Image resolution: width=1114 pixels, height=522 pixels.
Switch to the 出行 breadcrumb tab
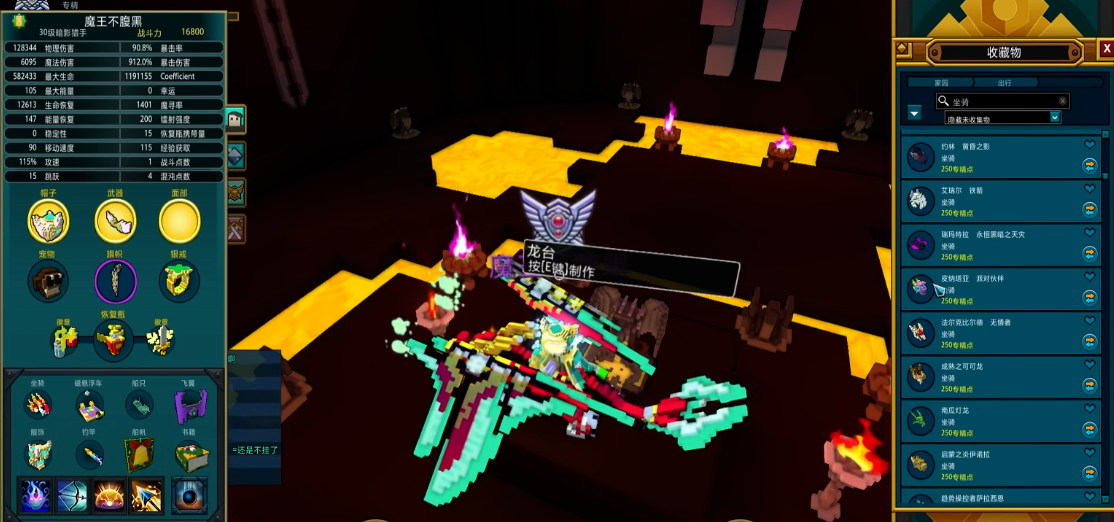(x=1004, y=83)
